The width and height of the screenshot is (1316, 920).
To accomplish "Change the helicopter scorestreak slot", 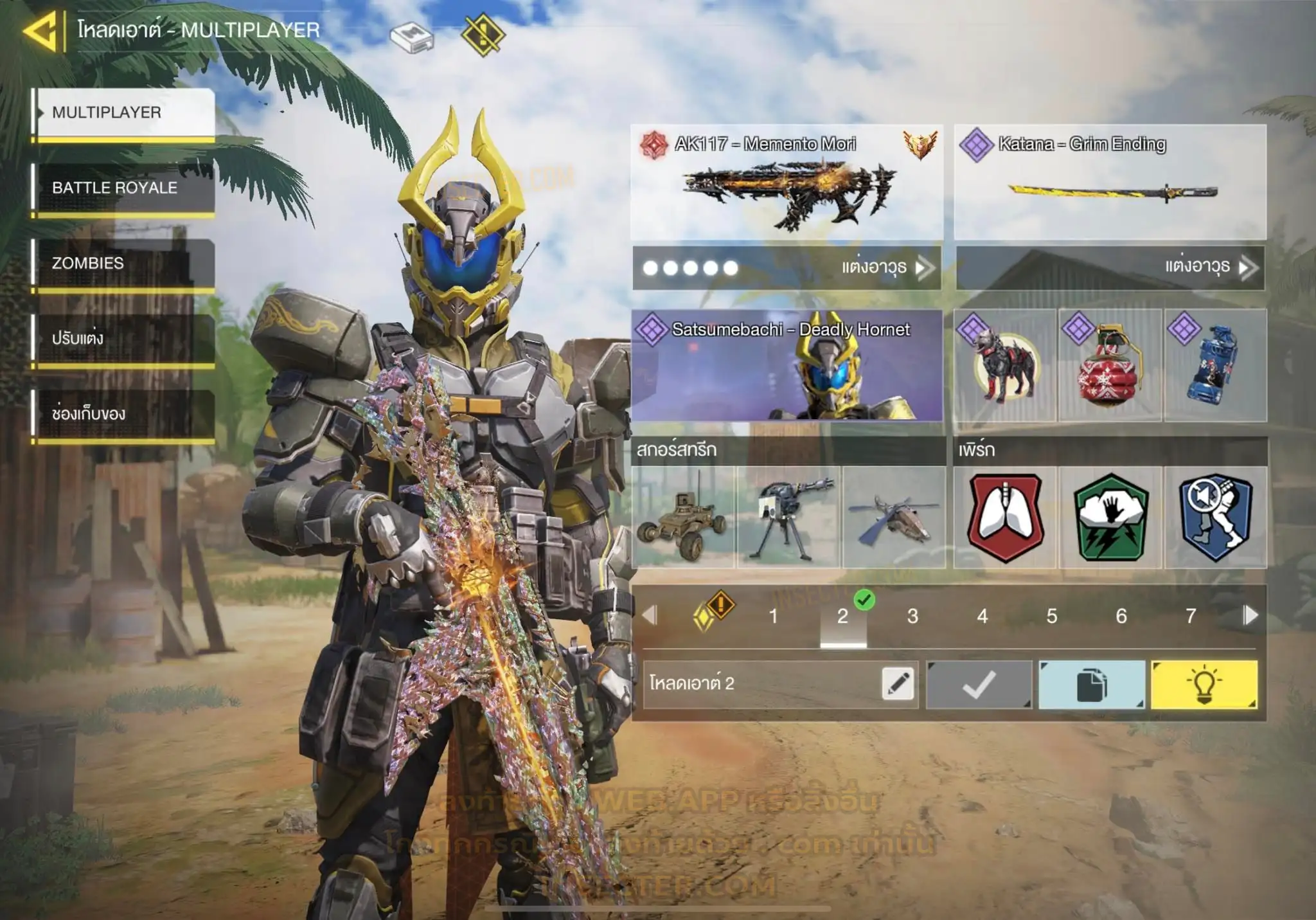I will click(x=893, y=517).
